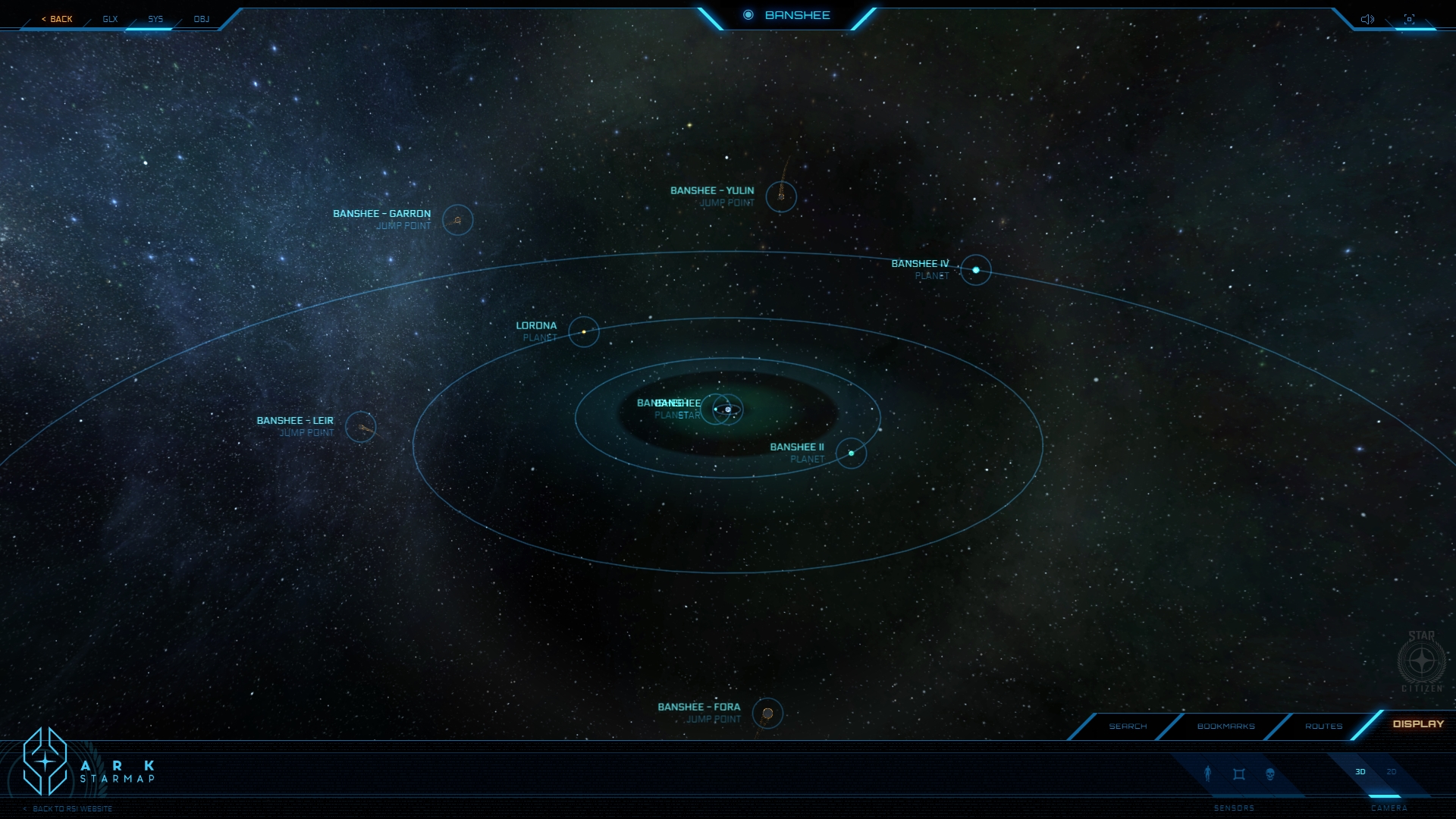This screenshot has height=819, width=1456.
Task: Follow the Back to RSI Website link
Action: click(72, 809)
